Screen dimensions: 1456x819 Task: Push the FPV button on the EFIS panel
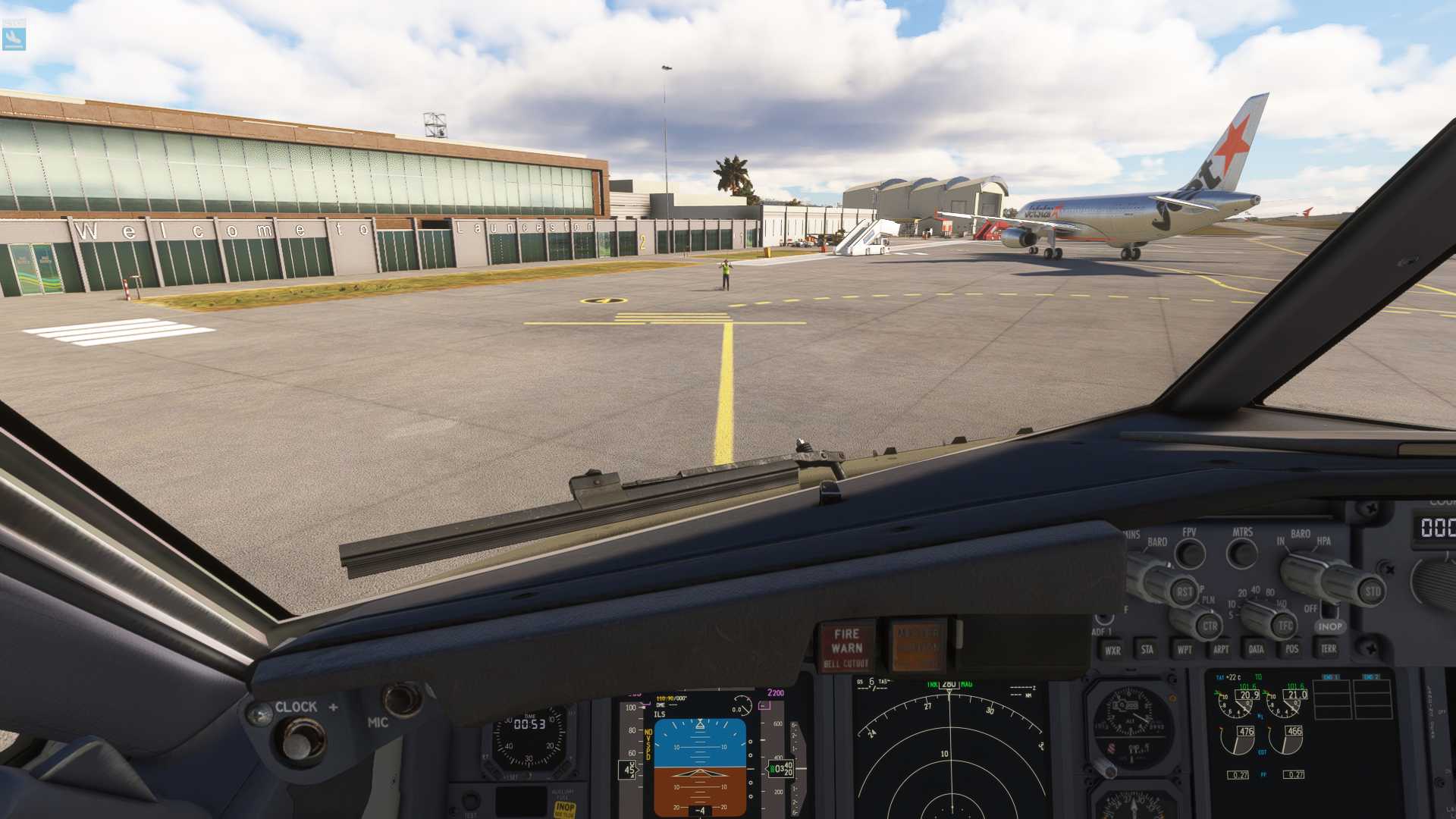1190,554
